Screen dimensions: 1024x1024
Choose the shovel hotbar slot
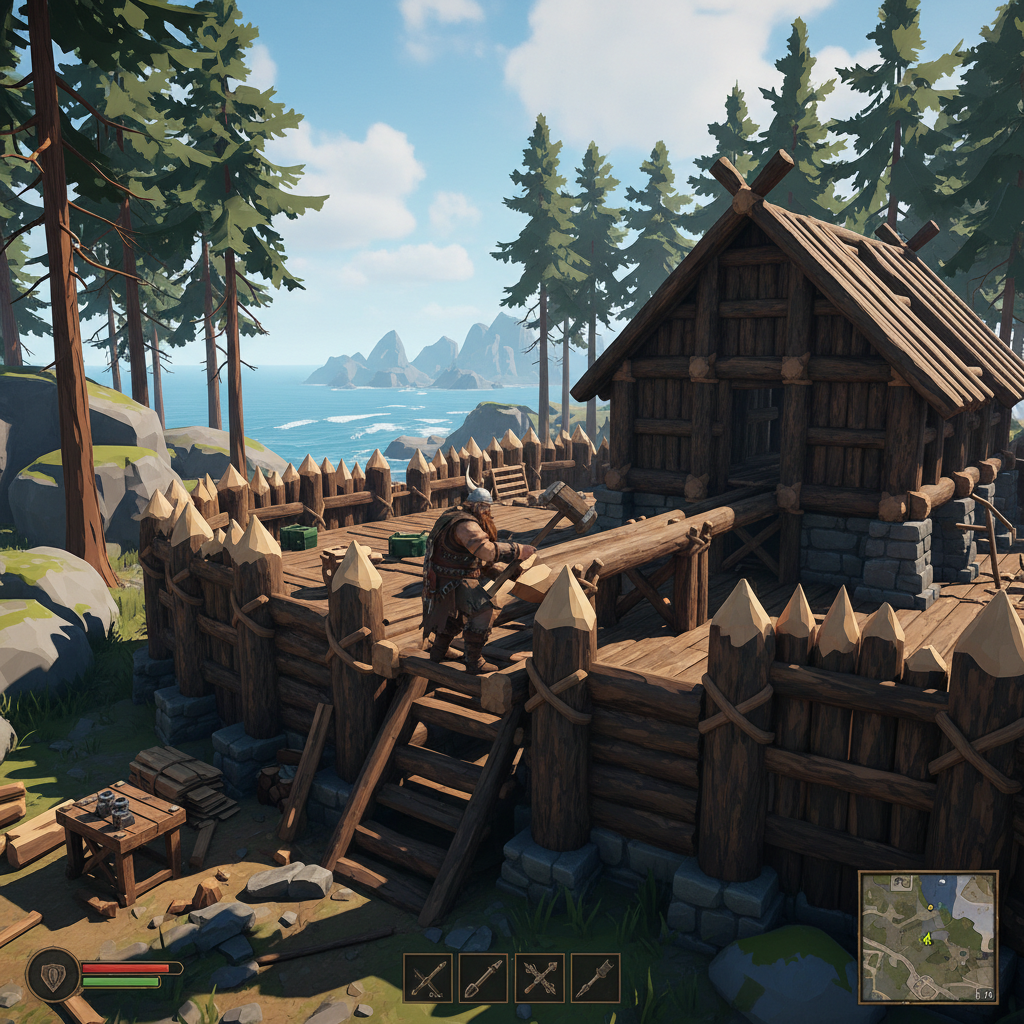pyautogui.click(x=484, y=977)
